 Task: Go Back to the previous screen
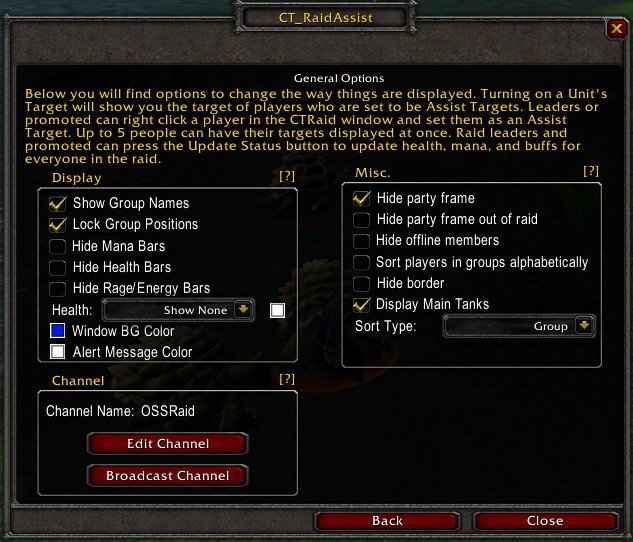[387, 521]
